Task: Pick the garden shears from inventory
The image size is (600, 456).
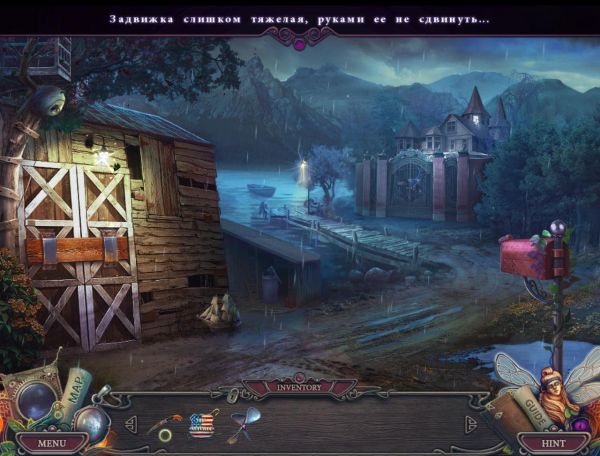Action: click(x=241, y=423)
